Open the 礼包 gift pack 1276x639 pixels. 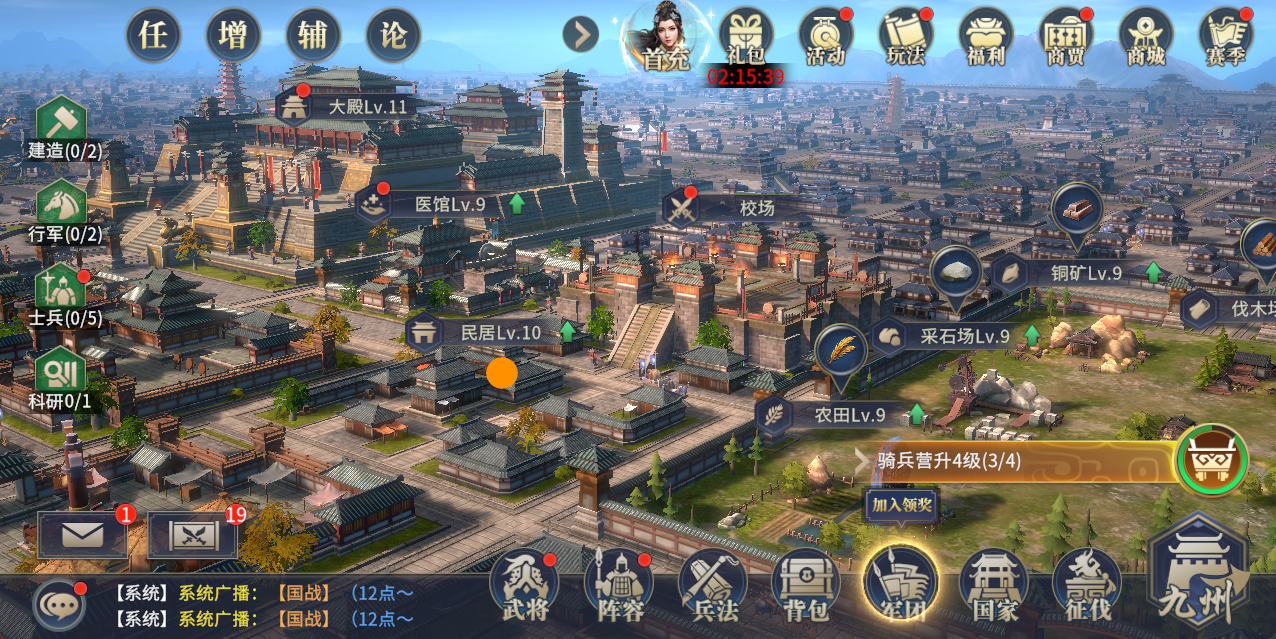[746, 36]
